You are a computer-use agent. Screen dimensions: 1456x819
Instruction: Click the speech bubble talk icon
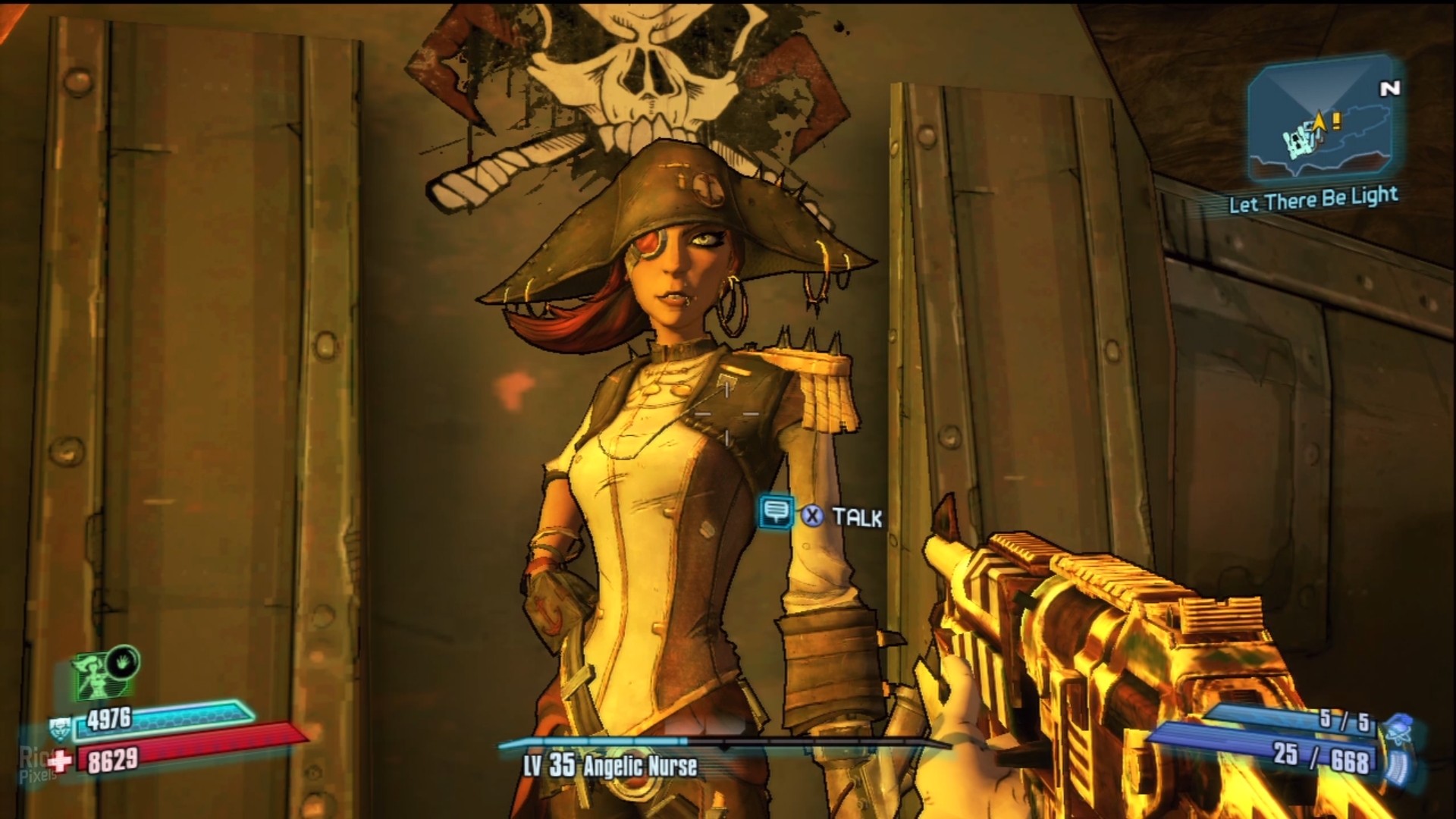(775, 513)
